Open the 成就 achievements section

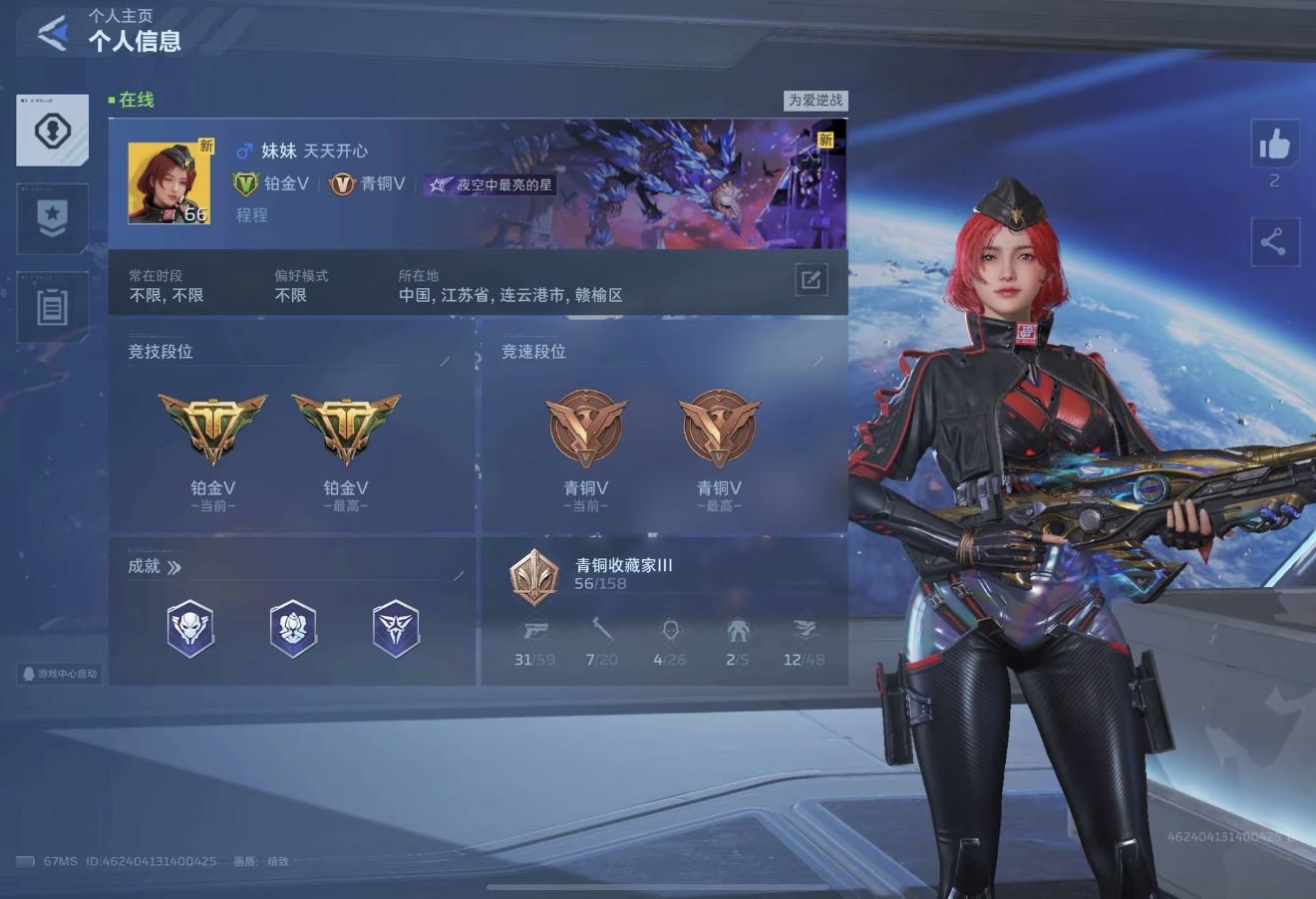[155, 567]
